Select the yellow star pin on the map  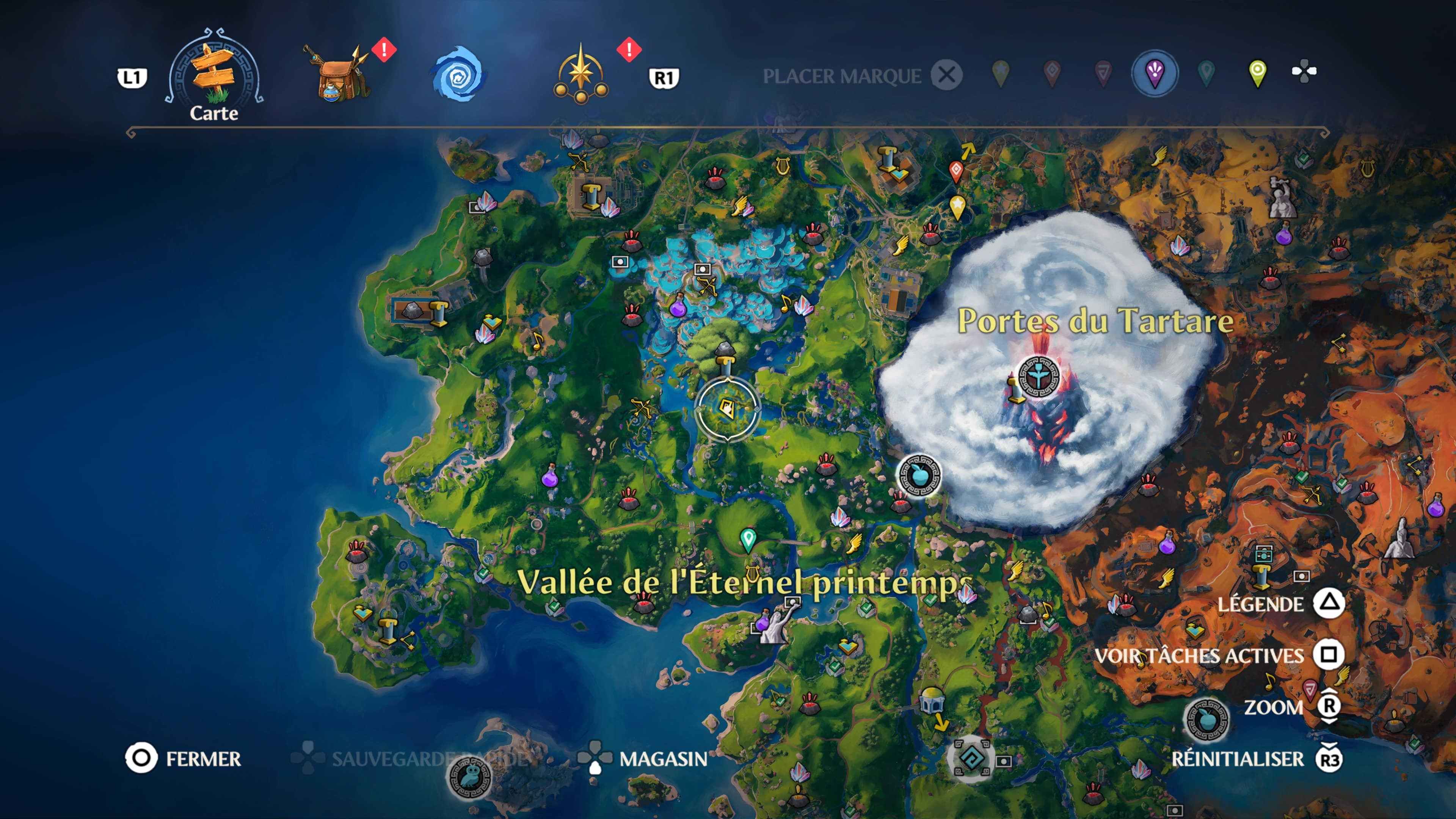[x=957, y=206]
